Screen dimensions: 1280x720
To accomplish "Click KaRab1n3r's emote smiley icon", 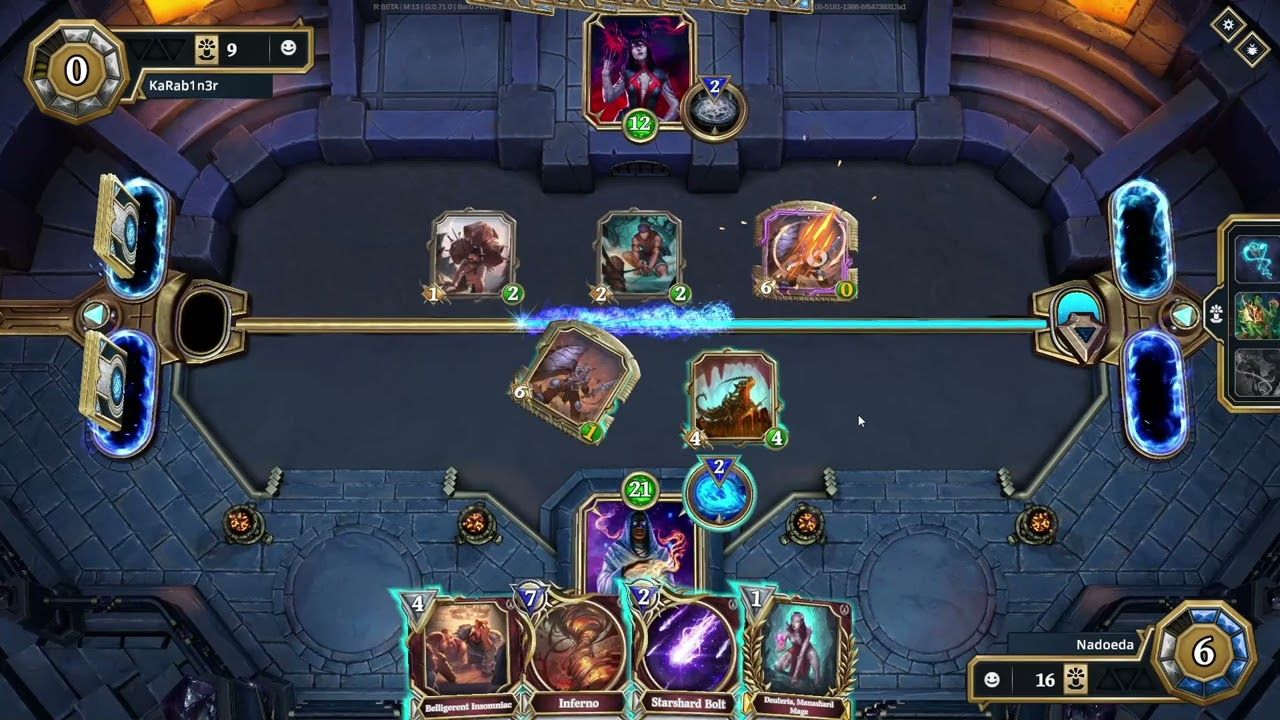I will coord(291,47).
